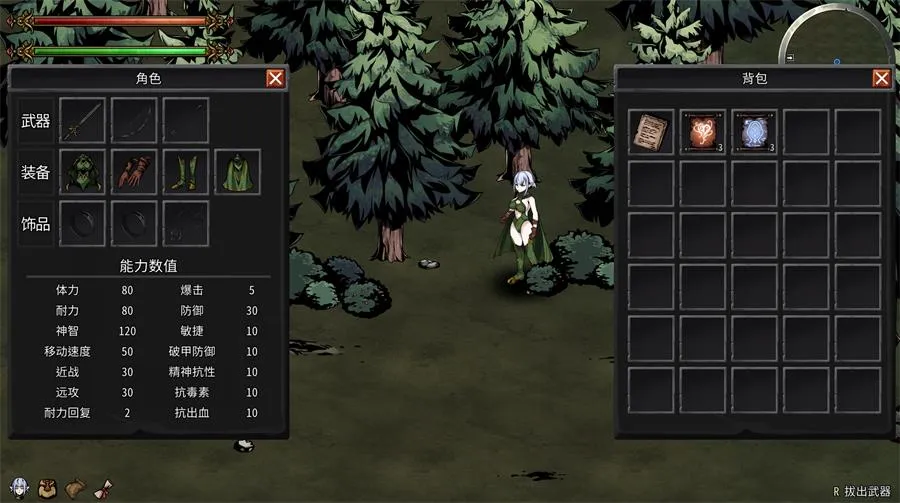Select the paper scroll item in backpack
Screen dimensions: 900x503
tap(651, 132)
